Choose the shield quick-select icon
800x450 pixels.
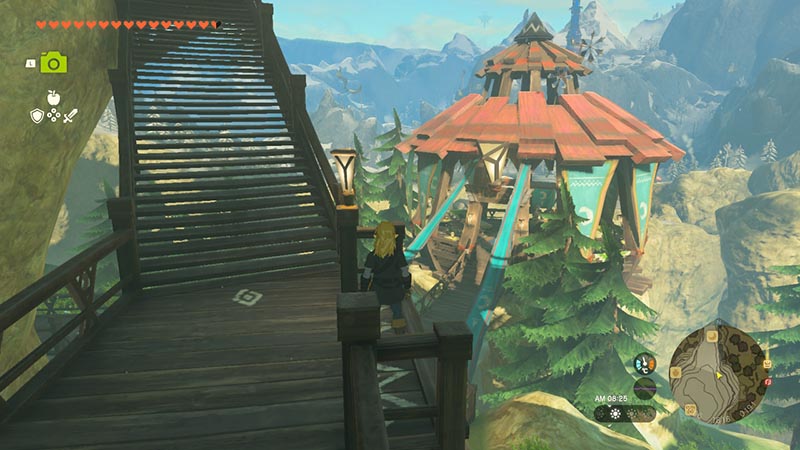pos(36,116)
